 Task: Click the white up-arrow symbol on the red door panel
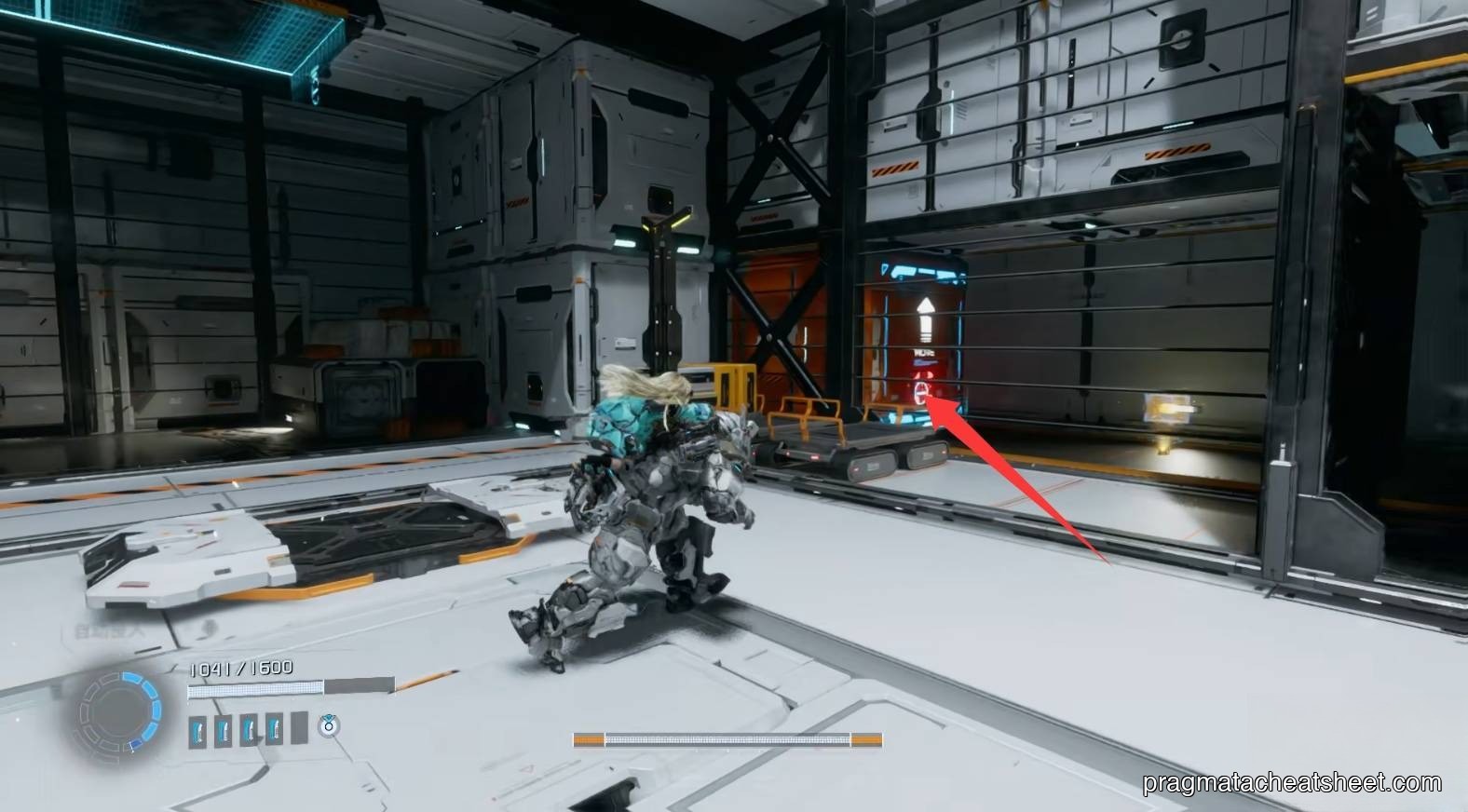(926, 317)
